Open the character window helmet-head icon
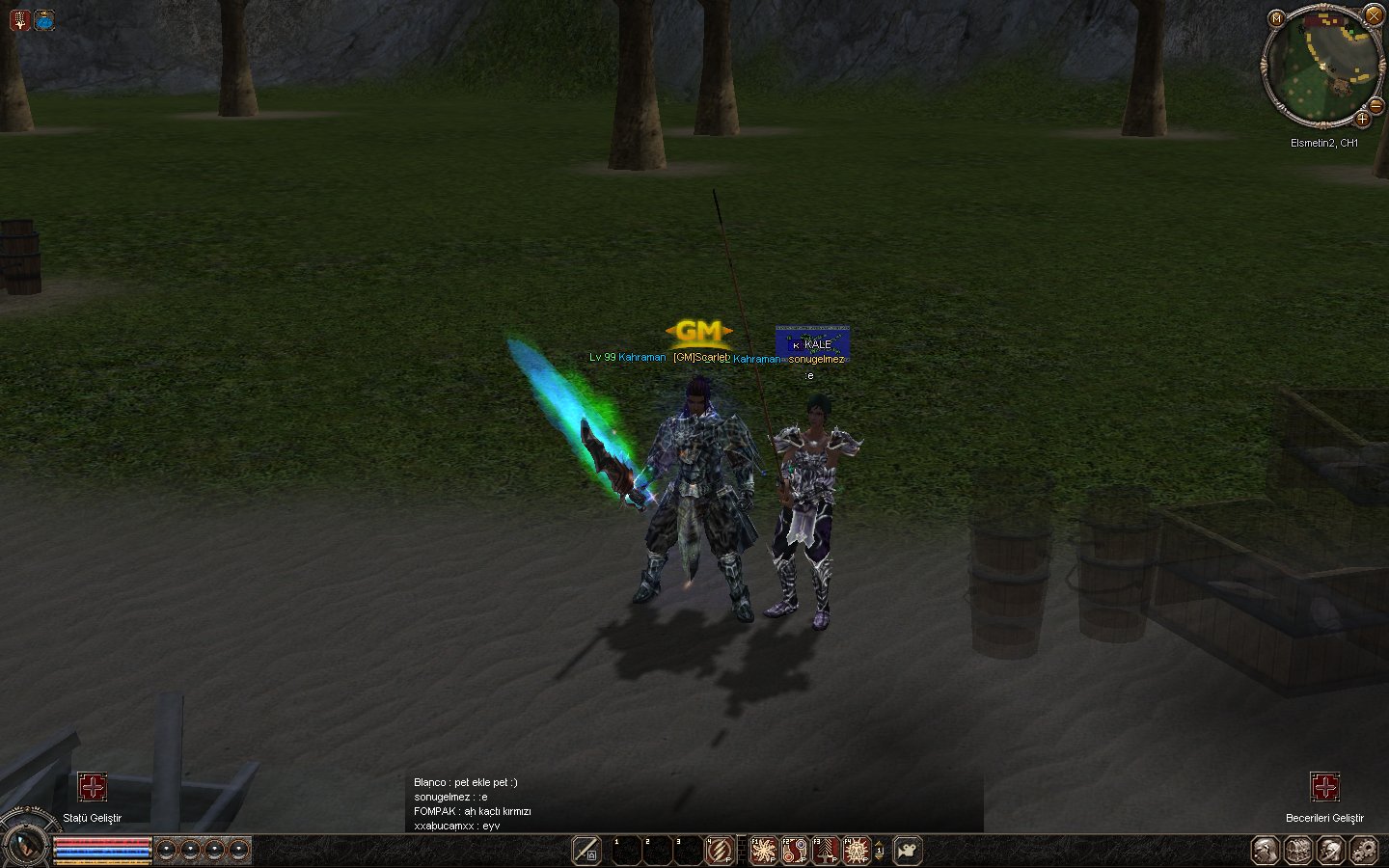The image size is (1389, 868). [x=1266, y=851]
